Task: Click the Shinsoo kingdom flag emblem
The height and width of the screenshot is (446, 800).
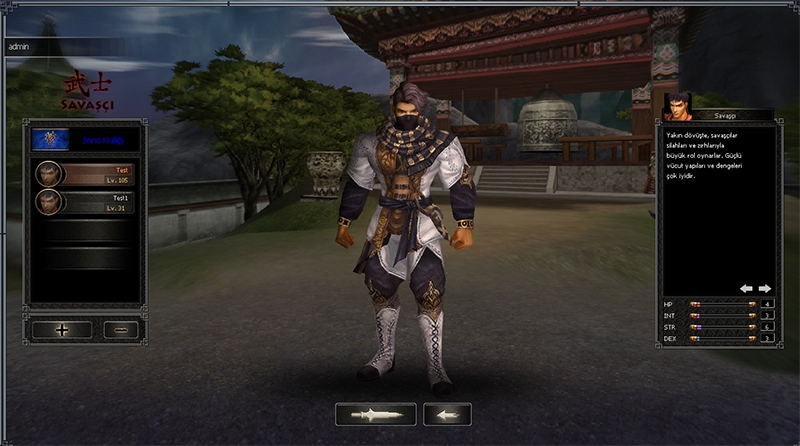Action: pyautogui.click(x=45, y=138)
